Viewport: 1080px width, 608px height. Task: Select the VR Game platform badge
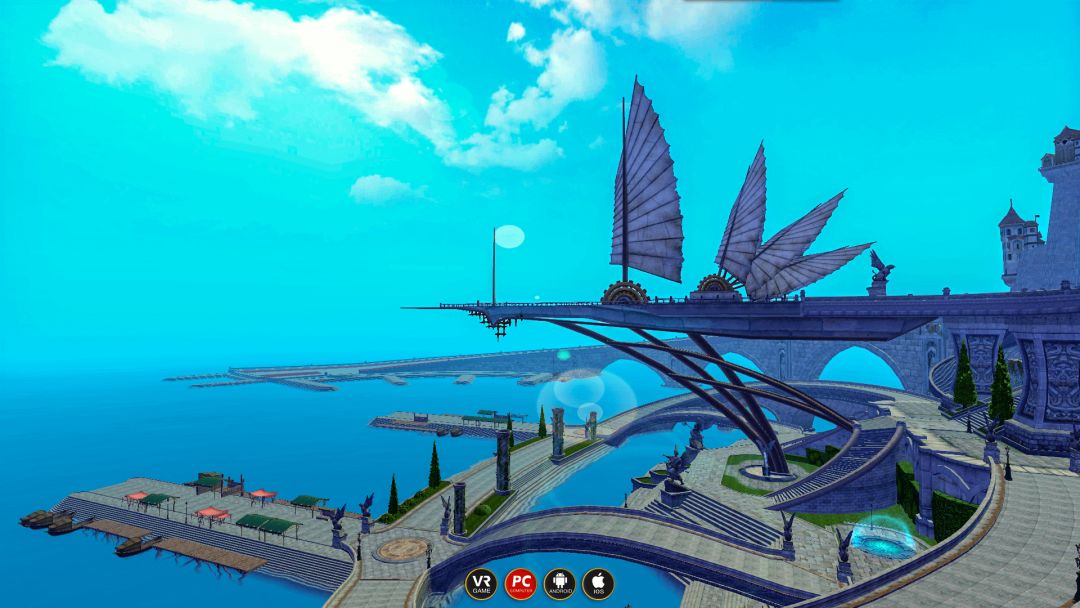click(481, 583)
